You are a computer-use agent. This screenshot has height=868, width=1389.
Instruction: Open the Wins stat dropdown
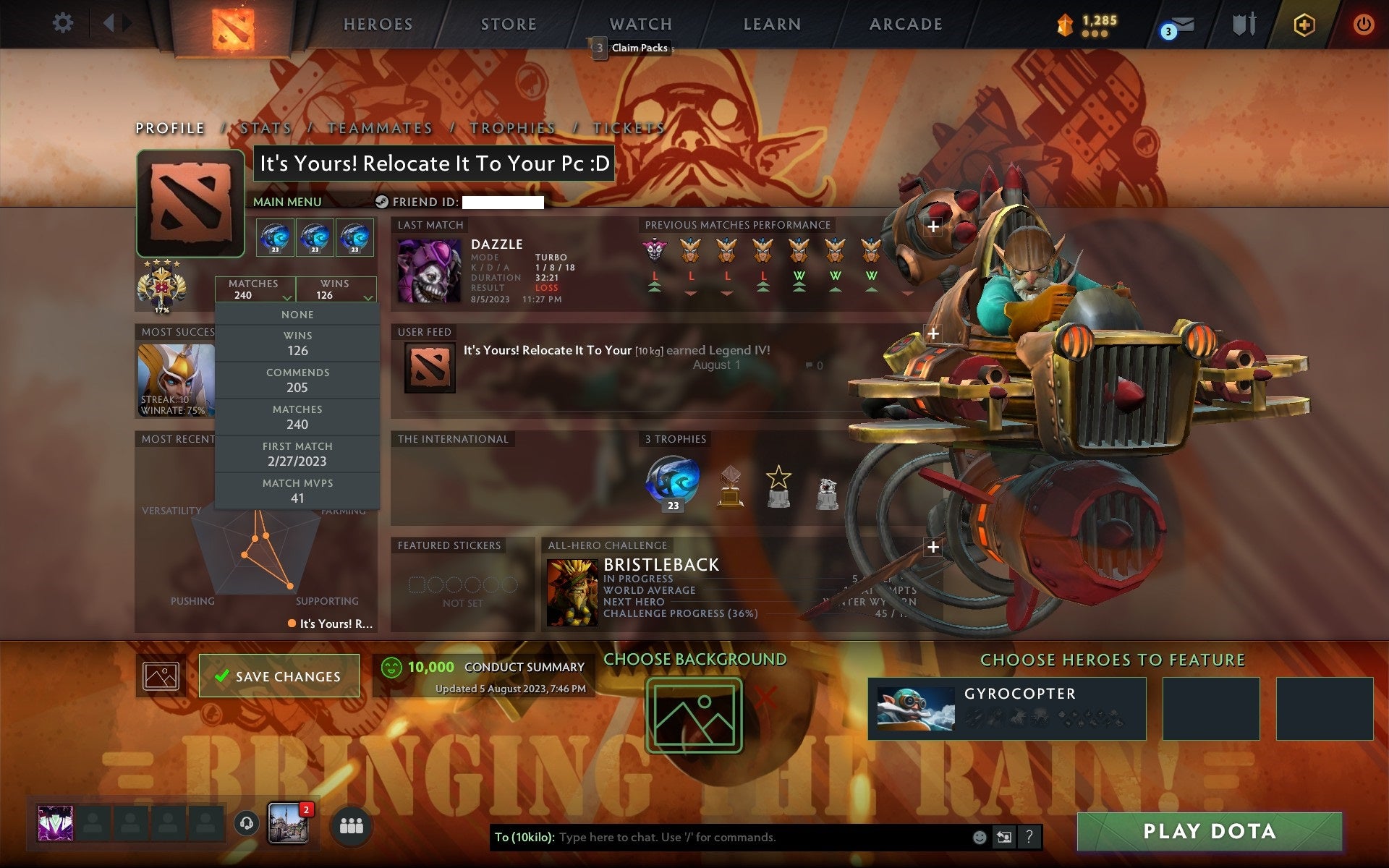tap(334, 289)
